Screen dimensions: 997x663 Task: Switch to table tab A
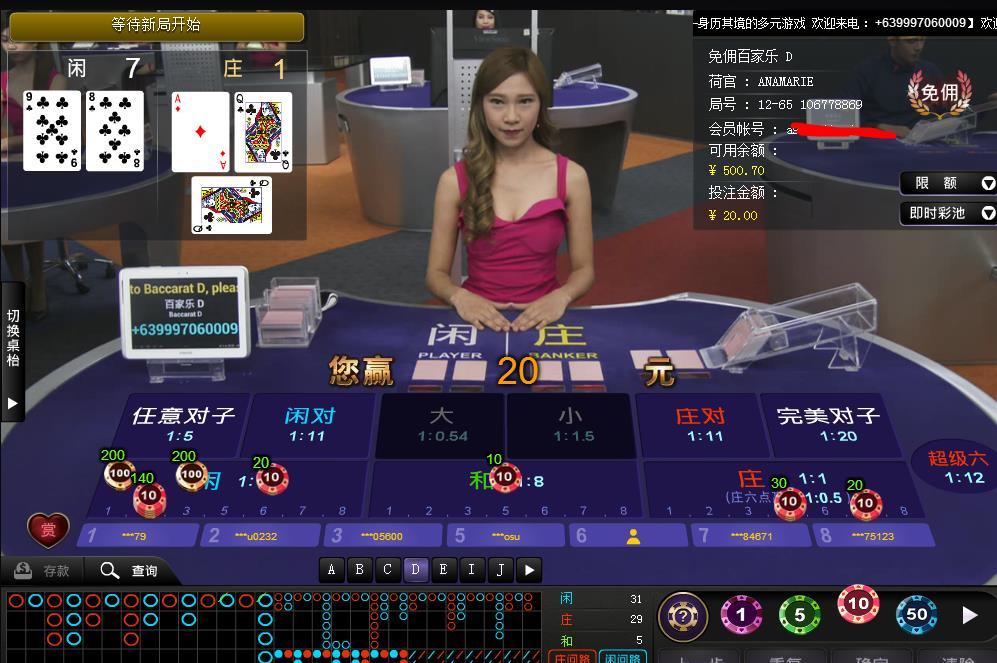(x=331, y=570)
